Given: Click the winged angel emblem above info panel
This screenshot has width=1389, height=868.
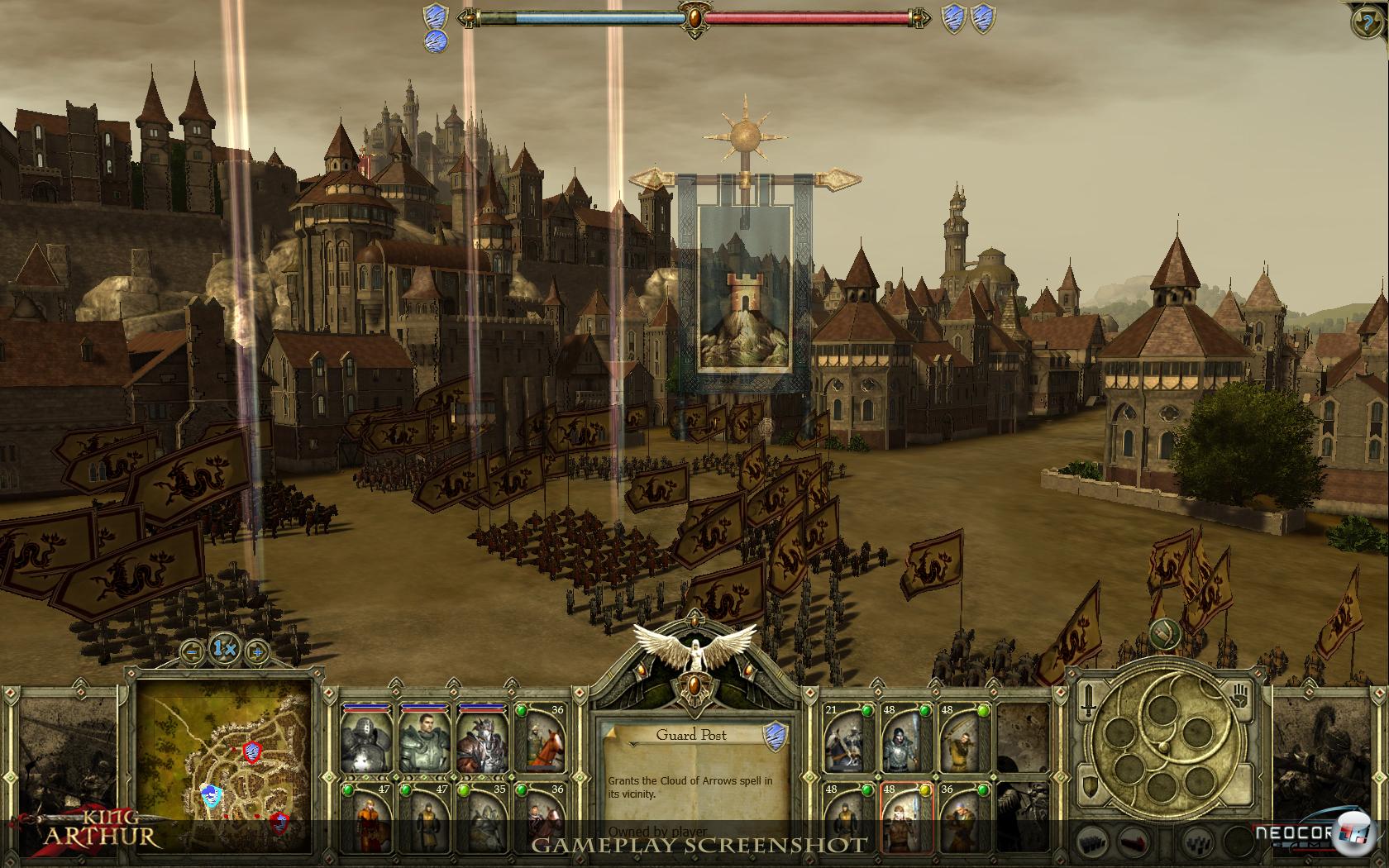Looking at the screenshot, I should point(694,653).
